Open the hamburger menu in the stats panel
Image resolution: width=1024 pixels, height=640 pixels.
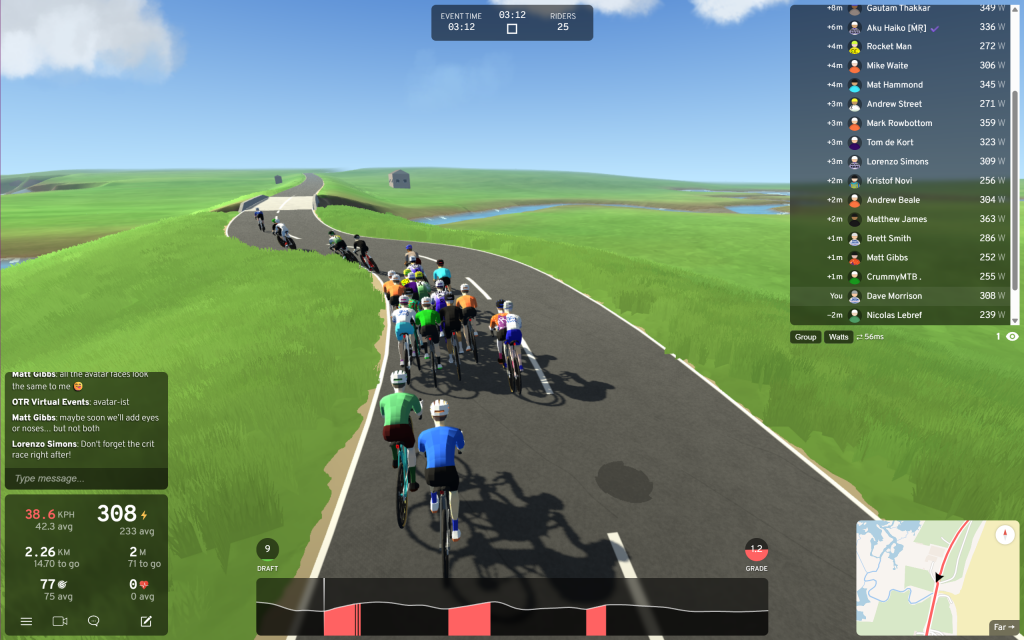[26, 621]
